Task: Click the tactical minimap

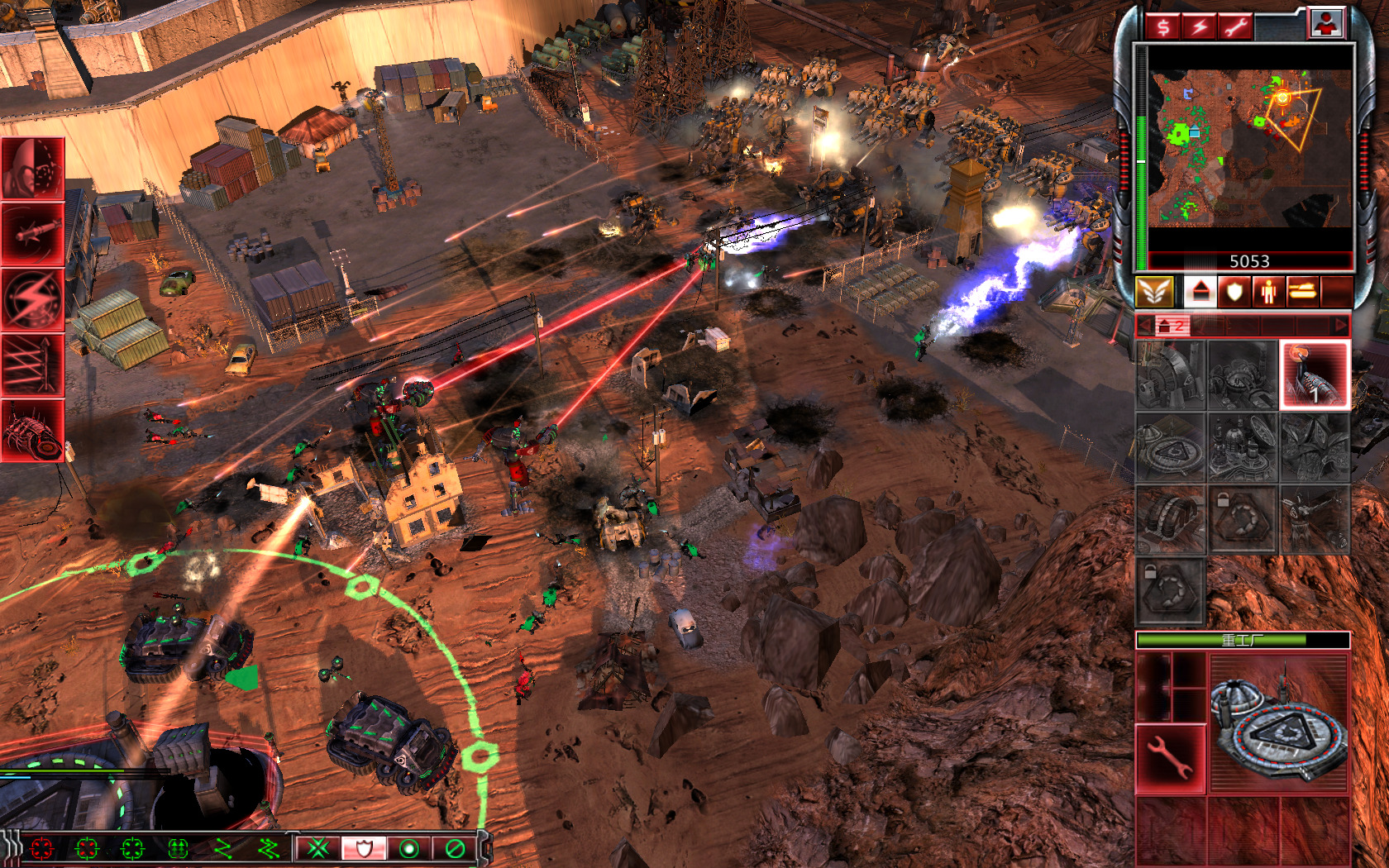Action: (x=1248, y=147)
